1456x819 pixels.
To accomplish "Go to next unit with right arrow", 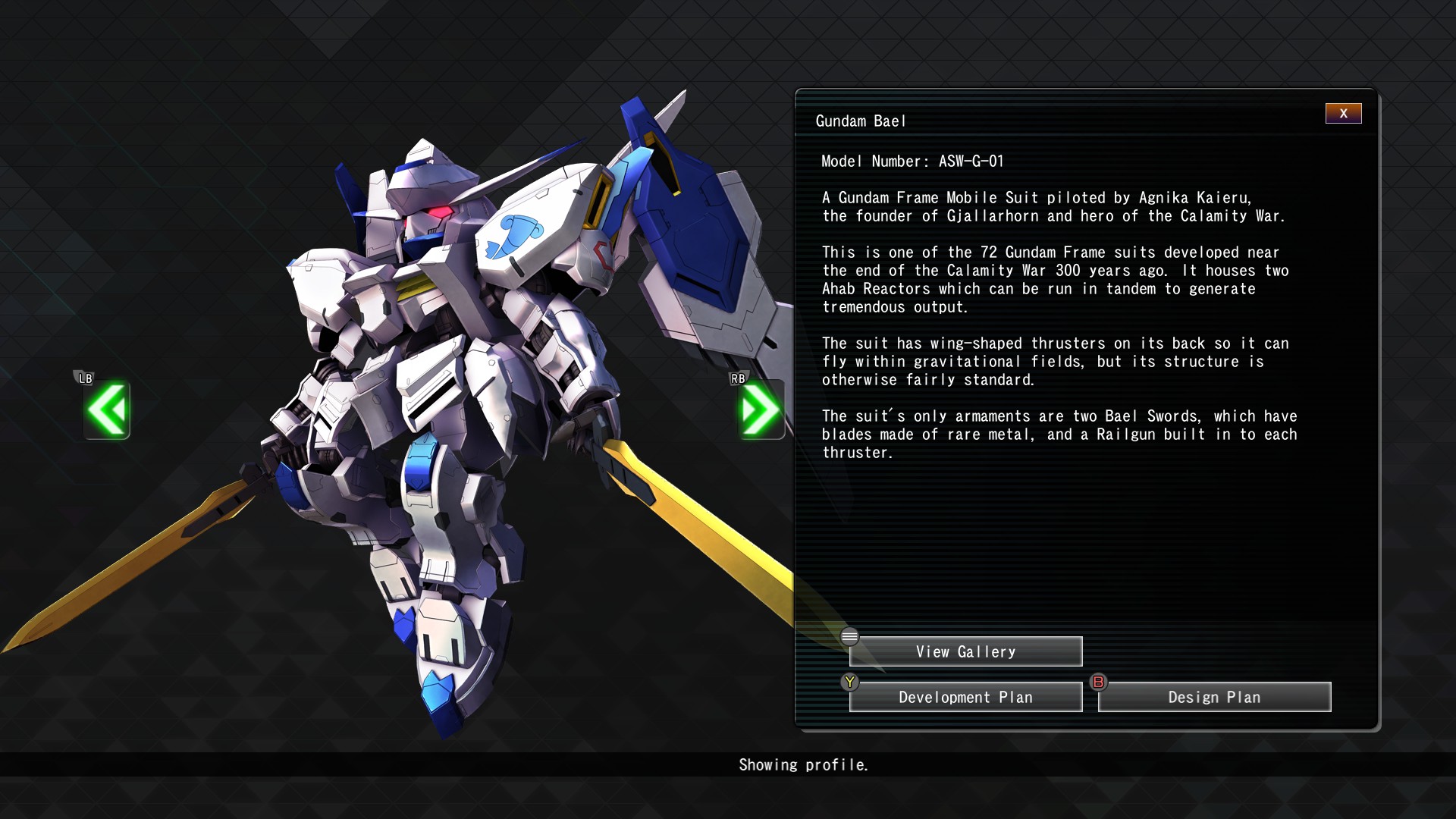I will (761, 410).
